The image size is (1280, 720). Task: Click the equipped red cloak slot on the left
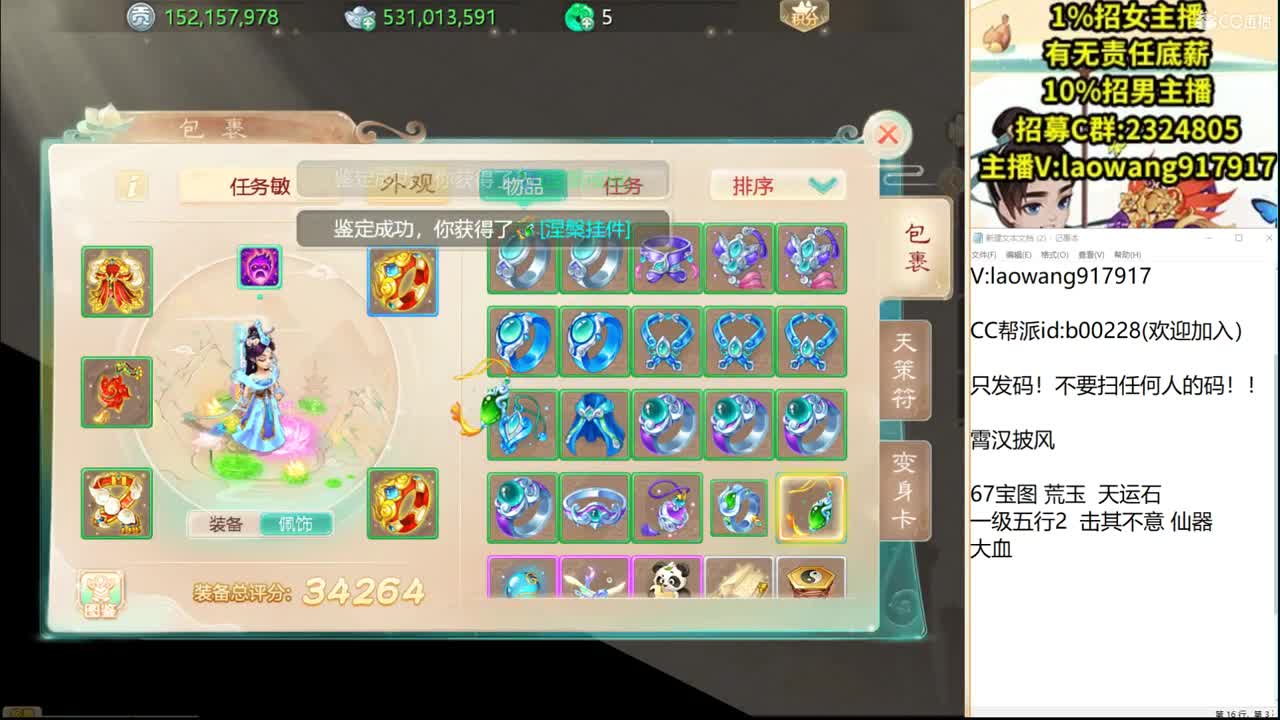(117, 281)
